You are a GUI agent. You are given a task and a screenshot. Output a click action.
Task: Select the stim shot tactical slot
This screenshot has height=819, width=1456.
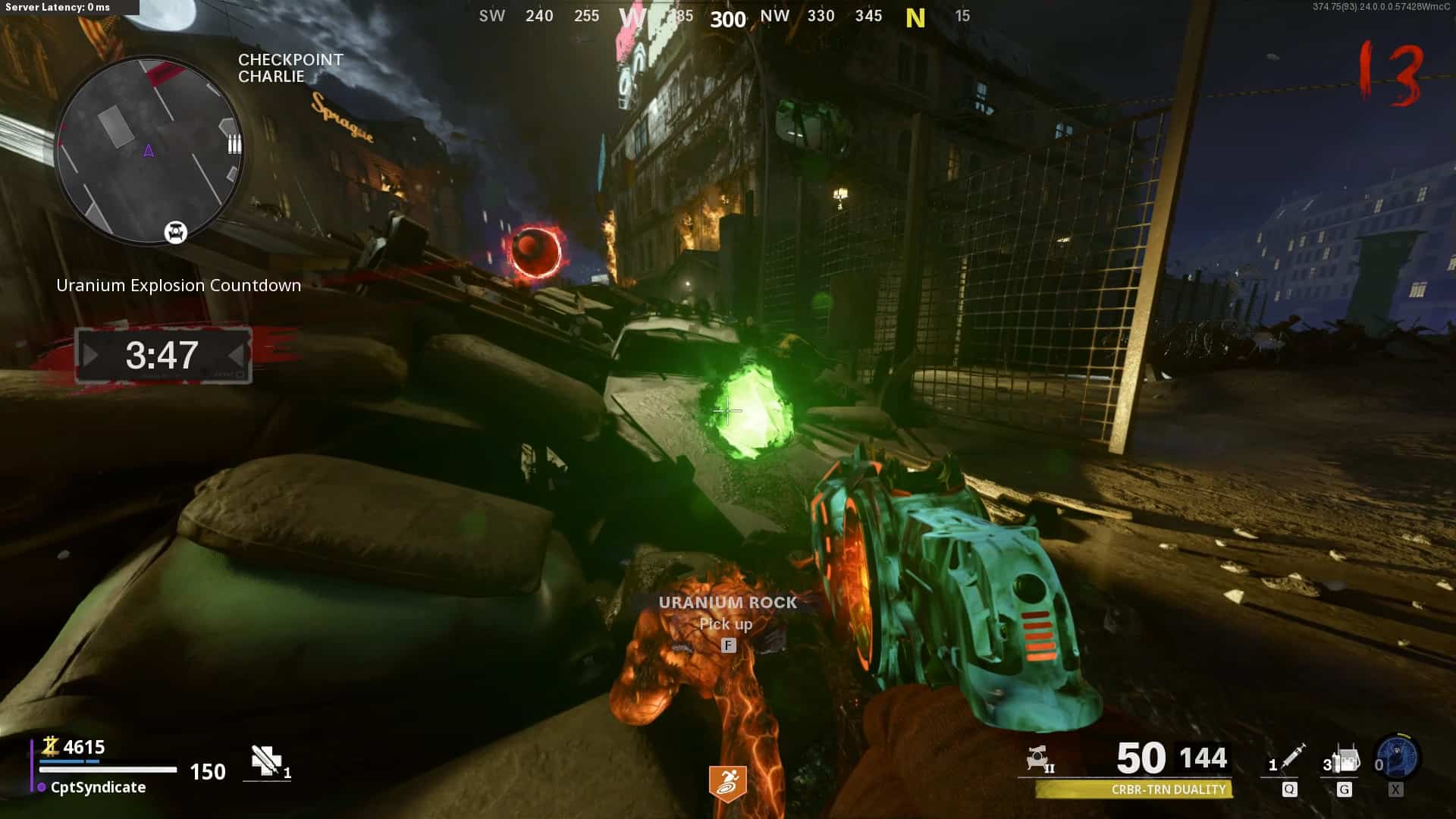coord(1289,760)
